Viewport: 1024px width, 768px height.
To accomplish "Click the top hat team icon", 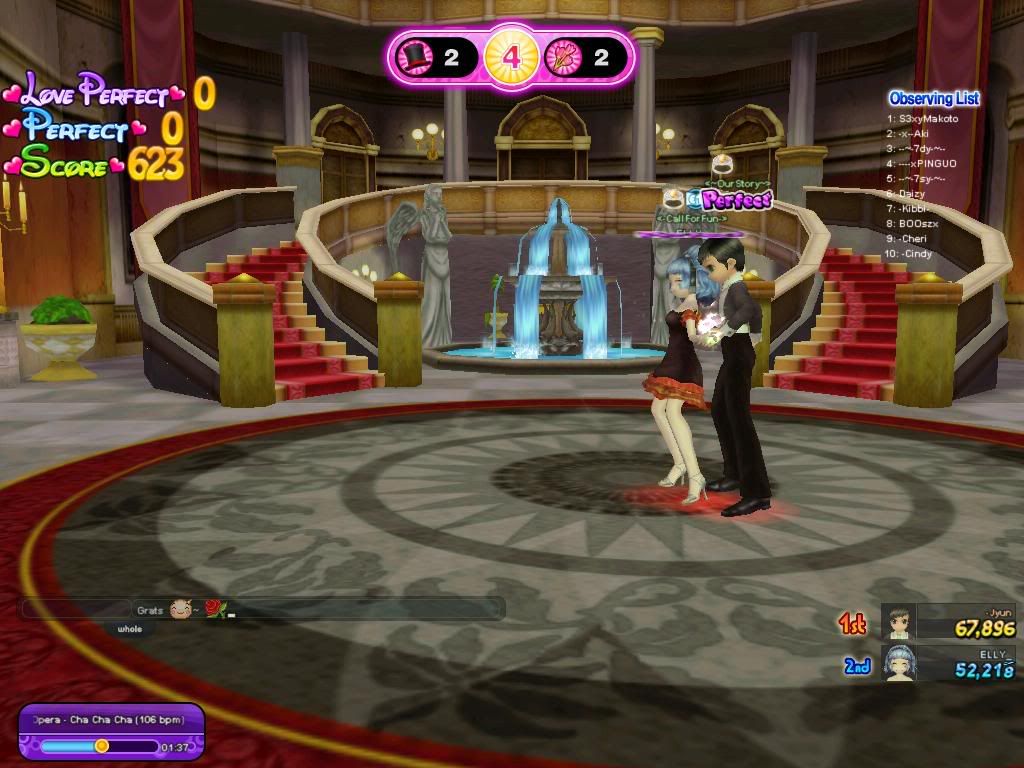I will point(413,58).
